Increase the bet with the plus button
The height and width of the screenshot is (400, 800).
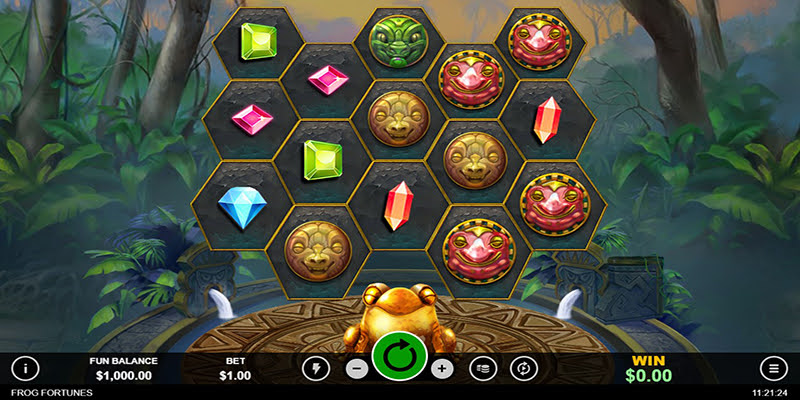(443, 368)
